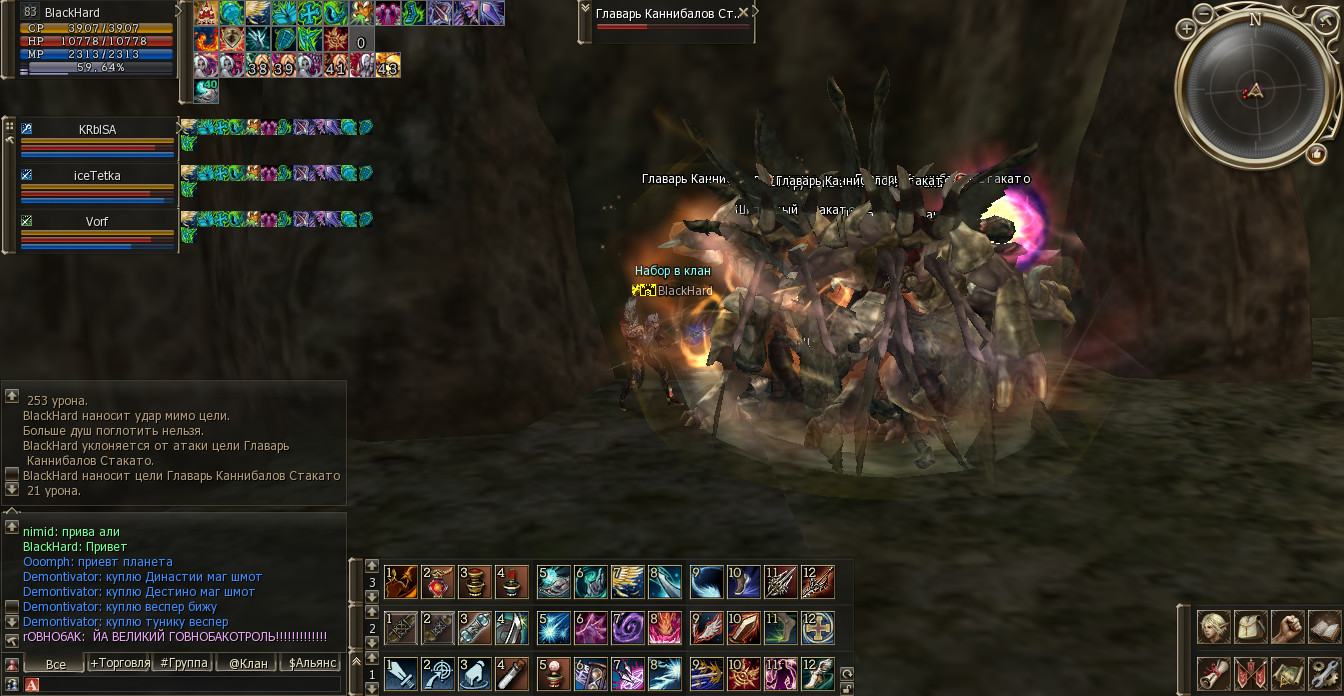Choose party member Vorf

(x=97, y=221)
